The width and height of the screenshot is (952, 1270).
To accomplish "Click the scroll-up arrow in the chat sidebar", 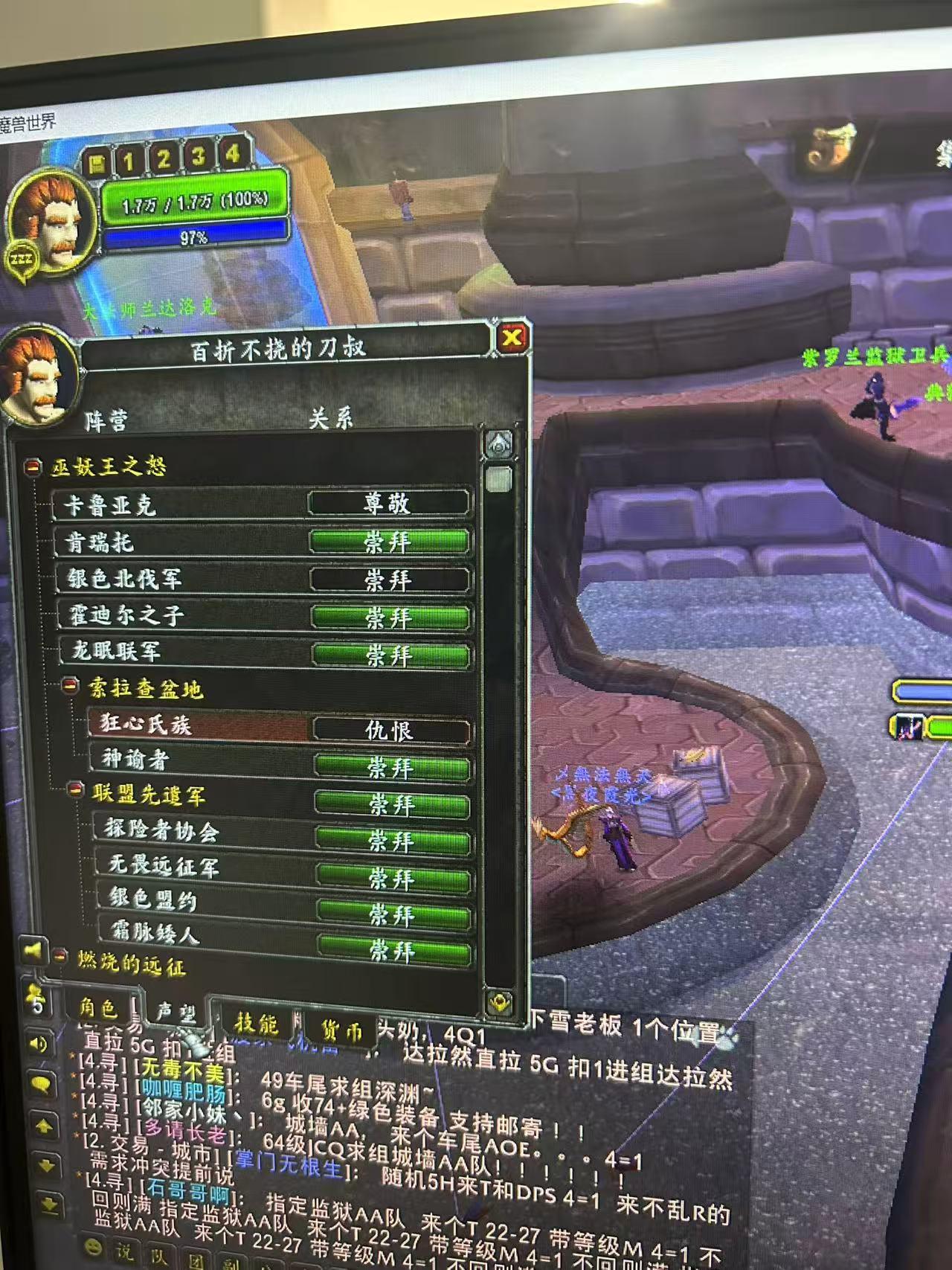I will (x=44, y=1124).
